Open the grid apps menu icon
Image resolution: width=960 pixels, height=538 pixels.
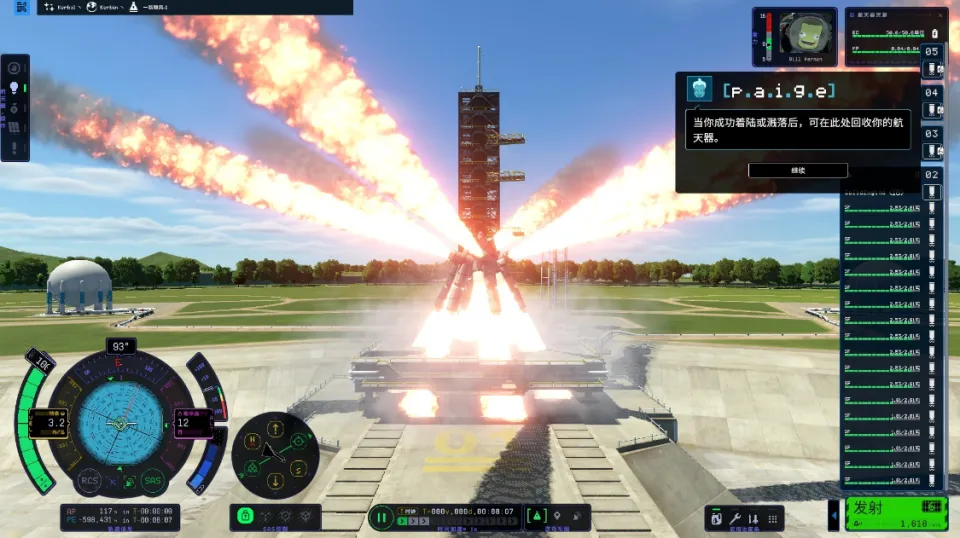click(x=770, y=518)
